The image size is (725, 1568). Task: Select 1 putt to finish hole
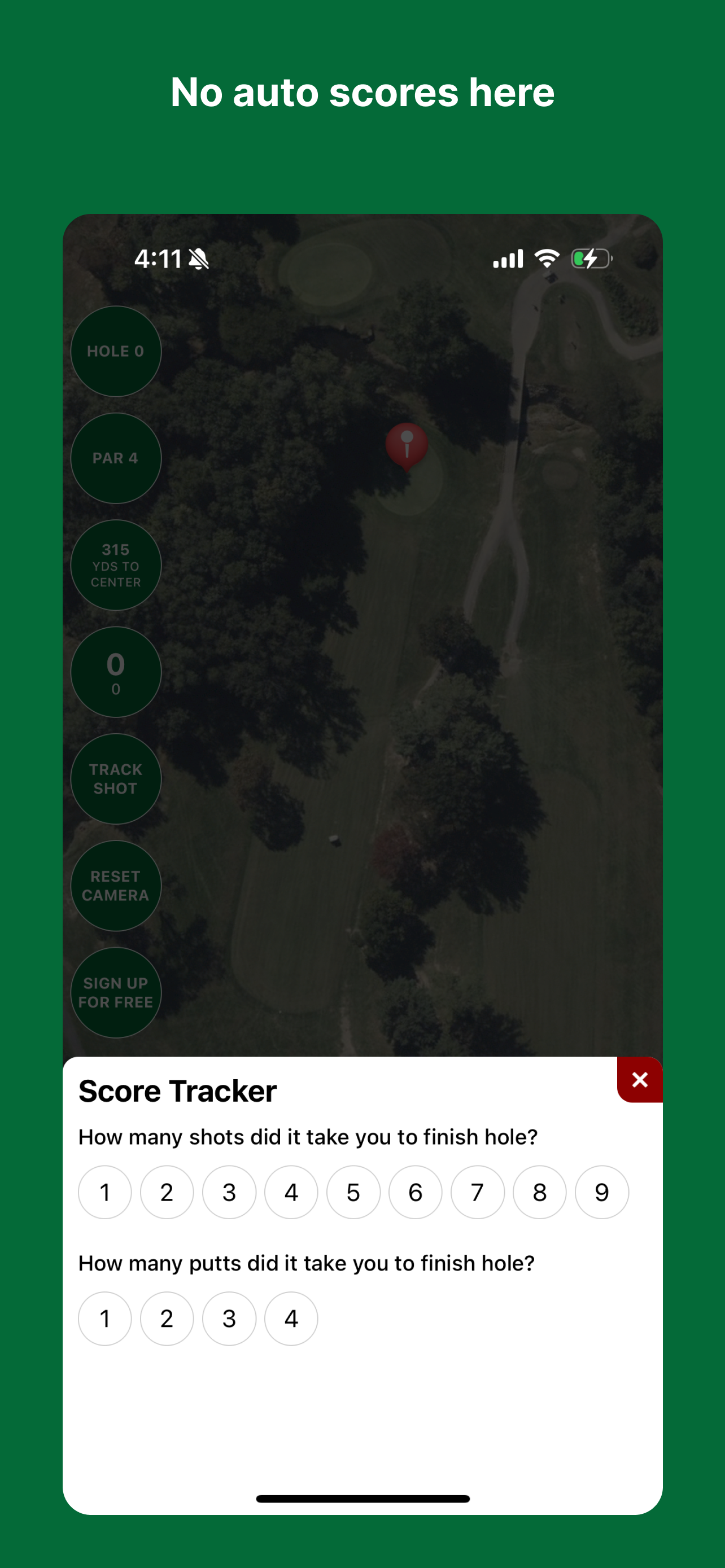tap(104, 1319)
